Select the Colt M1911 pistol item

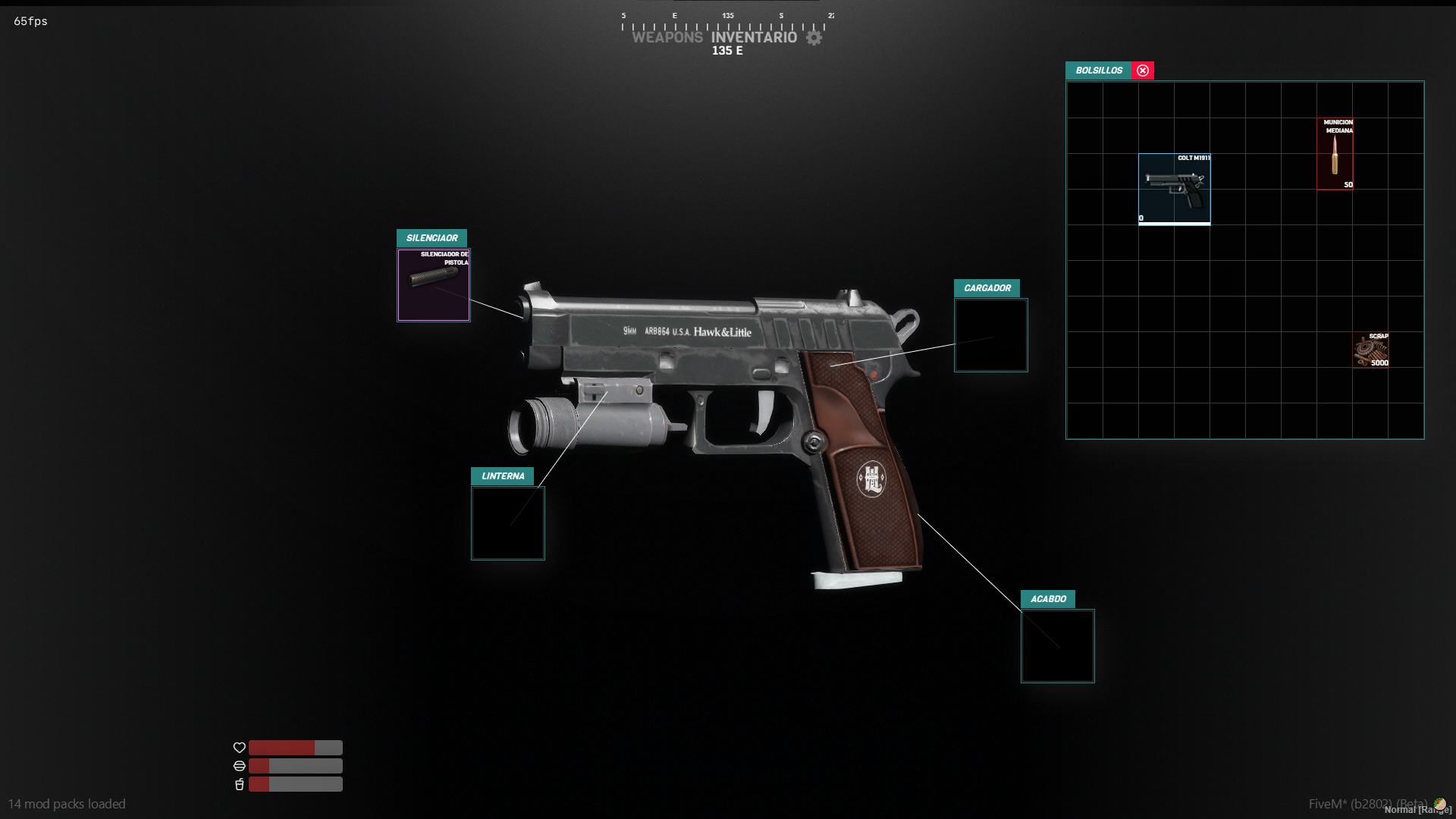tap(1174, 190)
